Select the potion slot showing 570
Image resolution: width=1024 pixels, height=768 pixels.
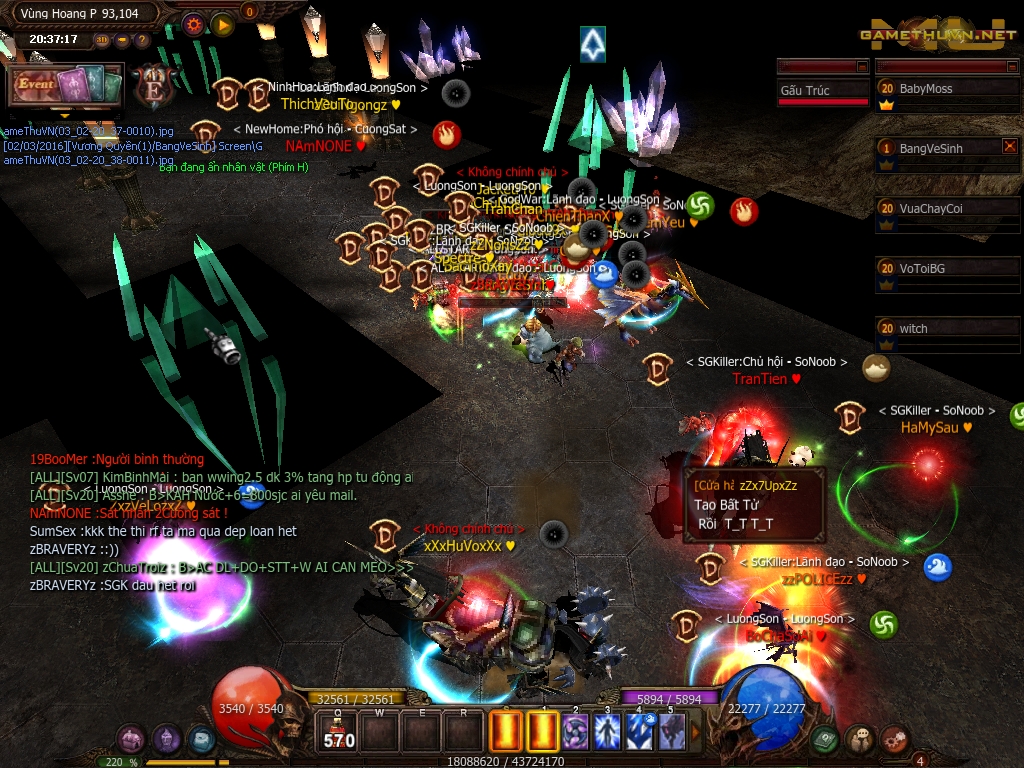pos(337,731)
